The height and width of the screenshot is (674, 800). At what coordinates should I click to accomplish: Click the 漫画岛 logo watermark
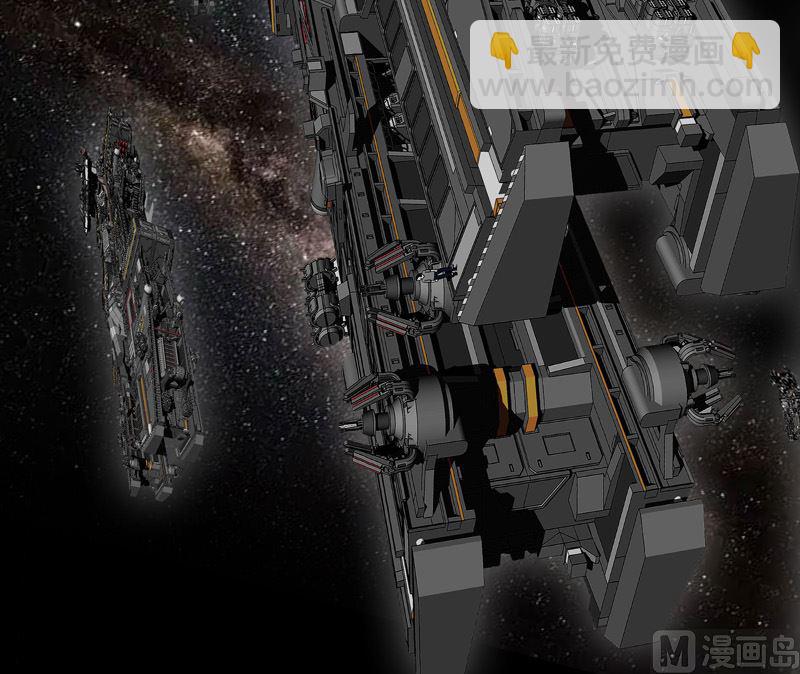click(x=729, y=651)
